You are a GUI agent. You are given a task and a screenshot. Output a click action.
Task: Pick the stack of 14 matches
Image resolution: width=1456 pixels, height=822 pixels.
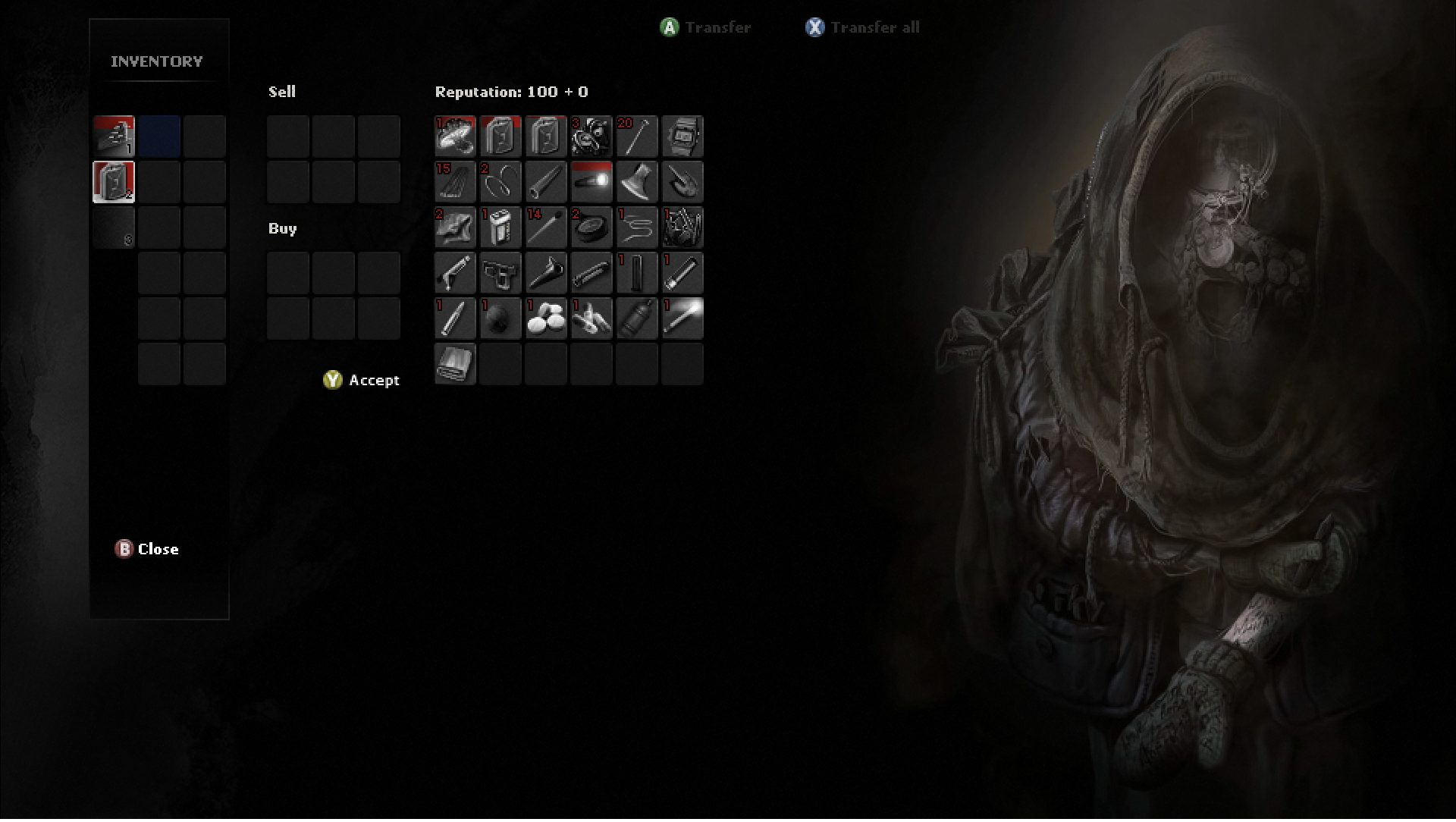coord(546,227)
